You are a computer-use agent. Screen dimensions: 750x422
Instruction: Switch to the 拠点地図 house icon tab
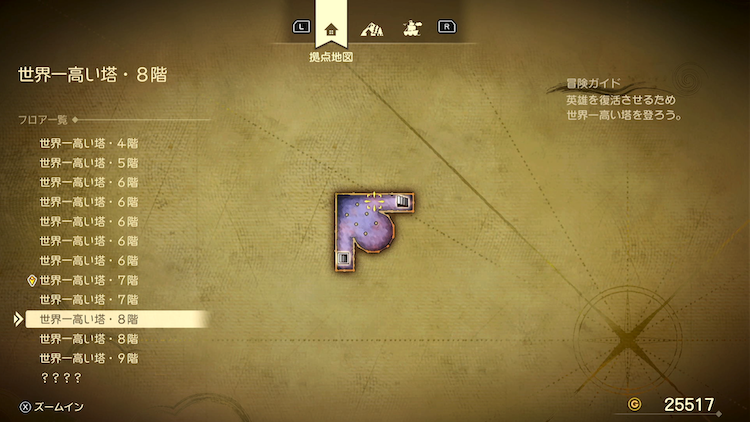(x=331, y=27)
